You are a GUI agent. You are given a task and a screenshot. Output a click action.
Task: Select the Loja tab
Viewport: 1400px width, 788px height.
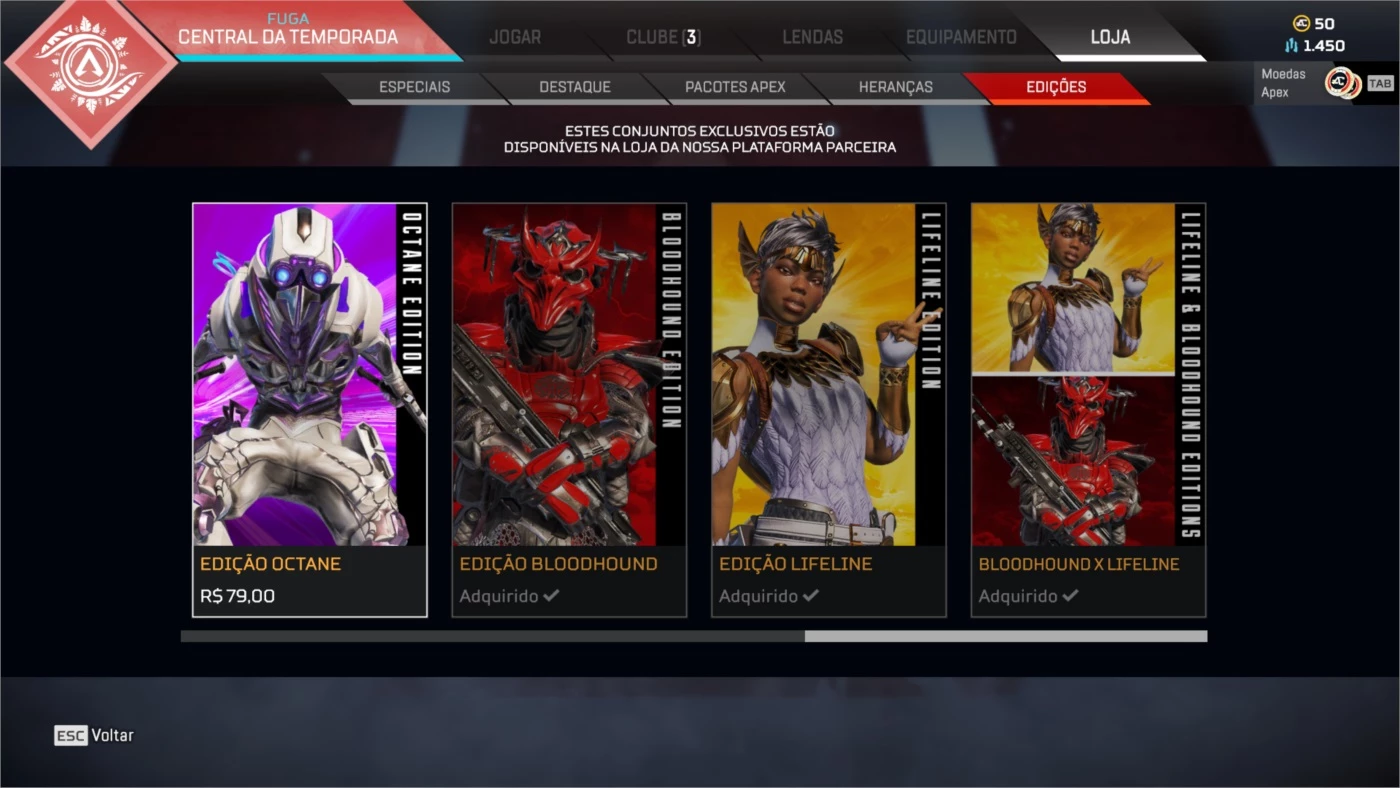pos(1110,38)
